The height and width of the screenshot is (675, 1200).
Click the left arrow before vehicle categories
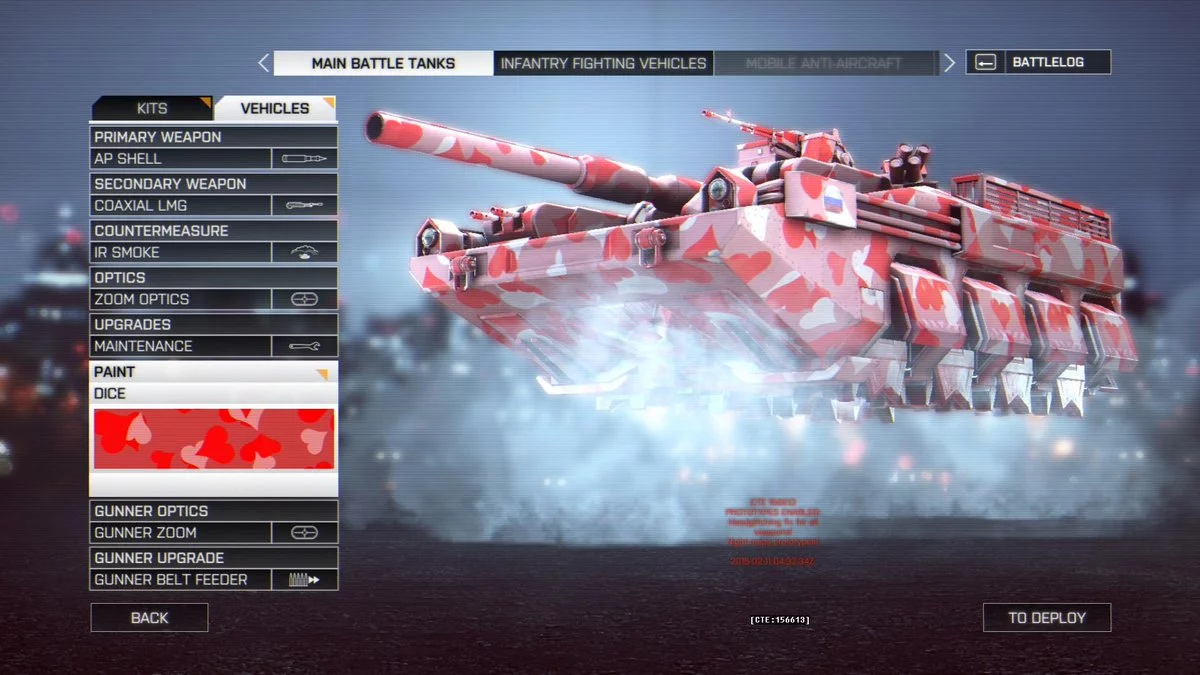(263, 63)
